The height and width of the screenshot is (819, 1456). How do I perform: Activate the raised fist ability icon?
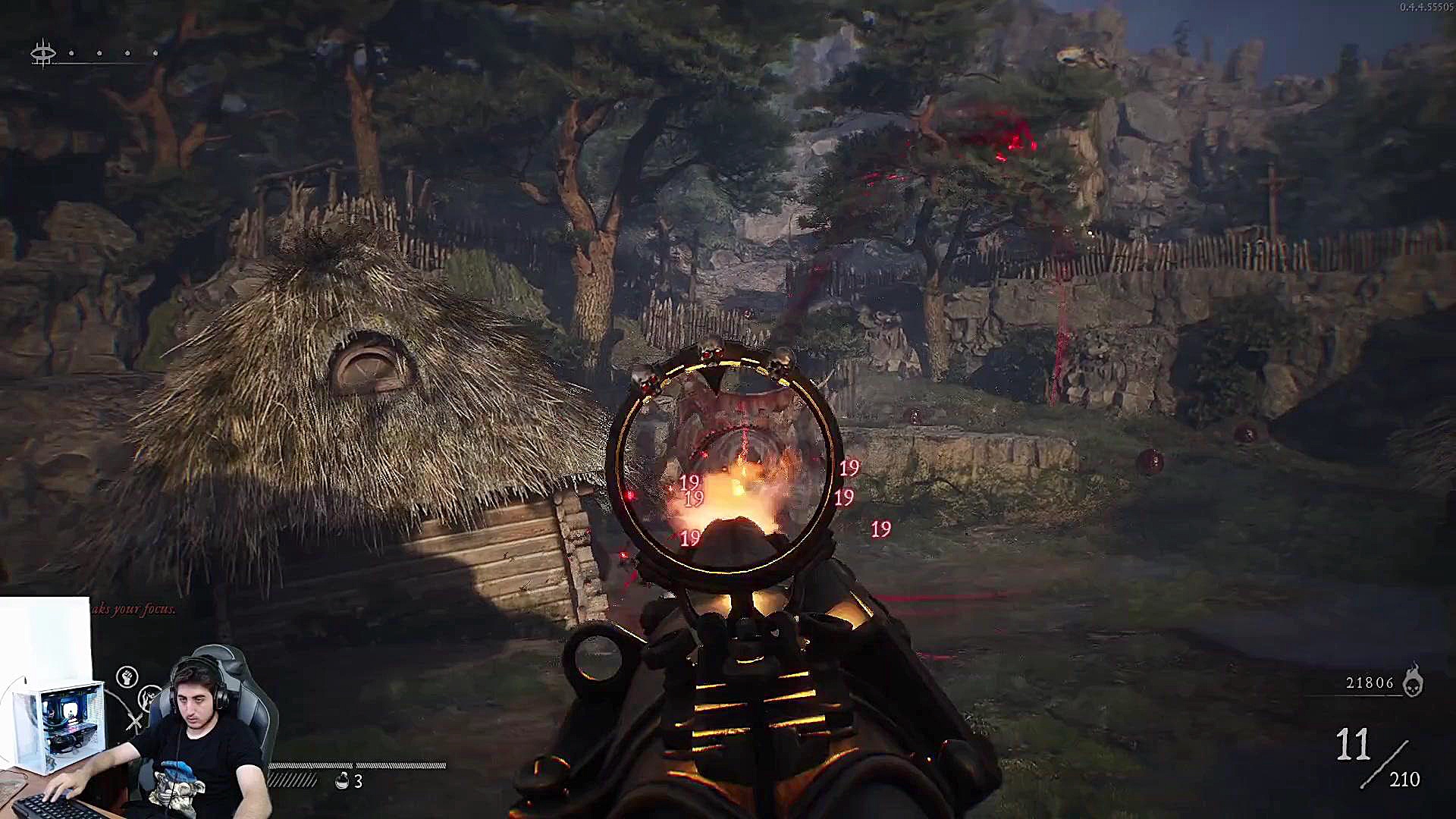pos(127,676)
